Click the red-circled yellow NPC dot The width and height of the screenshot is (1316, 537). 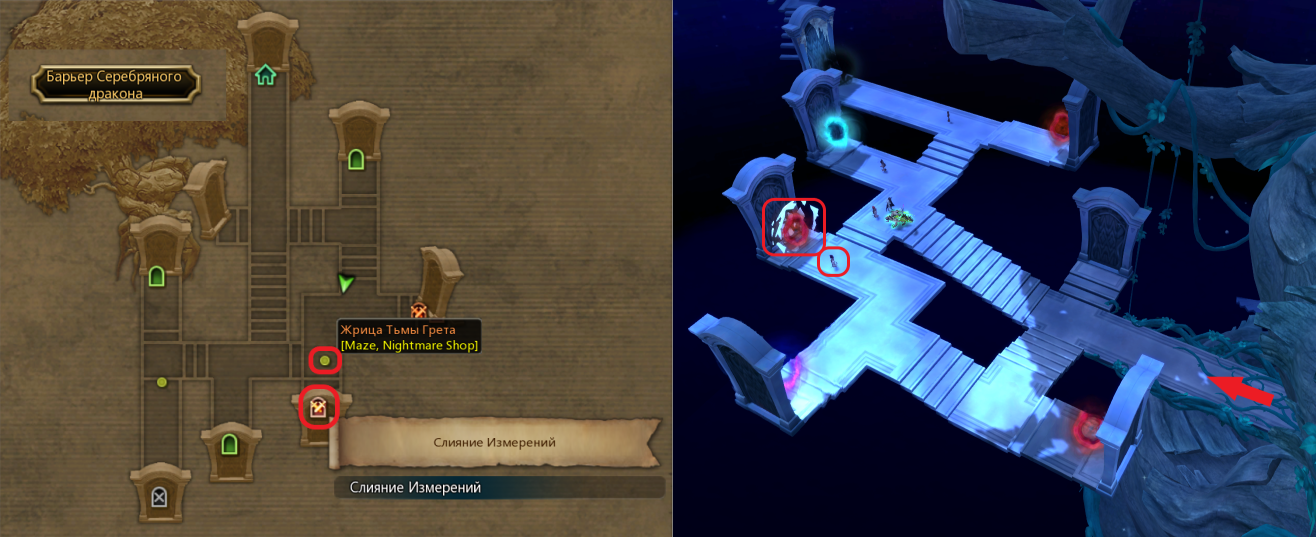(325, 360)
